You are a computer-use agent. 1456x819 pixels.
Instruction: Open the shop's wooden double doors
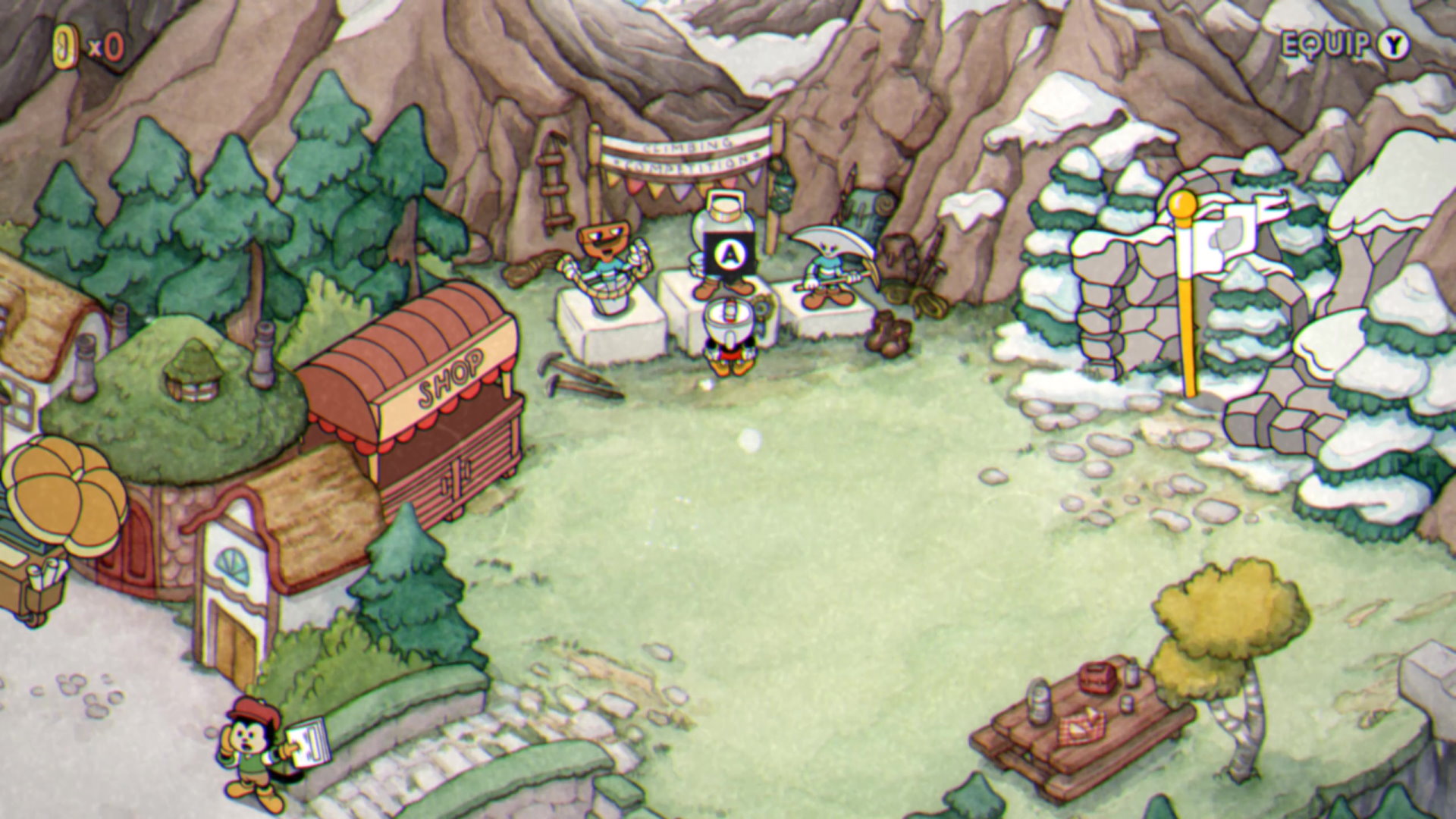coord(455,478)
